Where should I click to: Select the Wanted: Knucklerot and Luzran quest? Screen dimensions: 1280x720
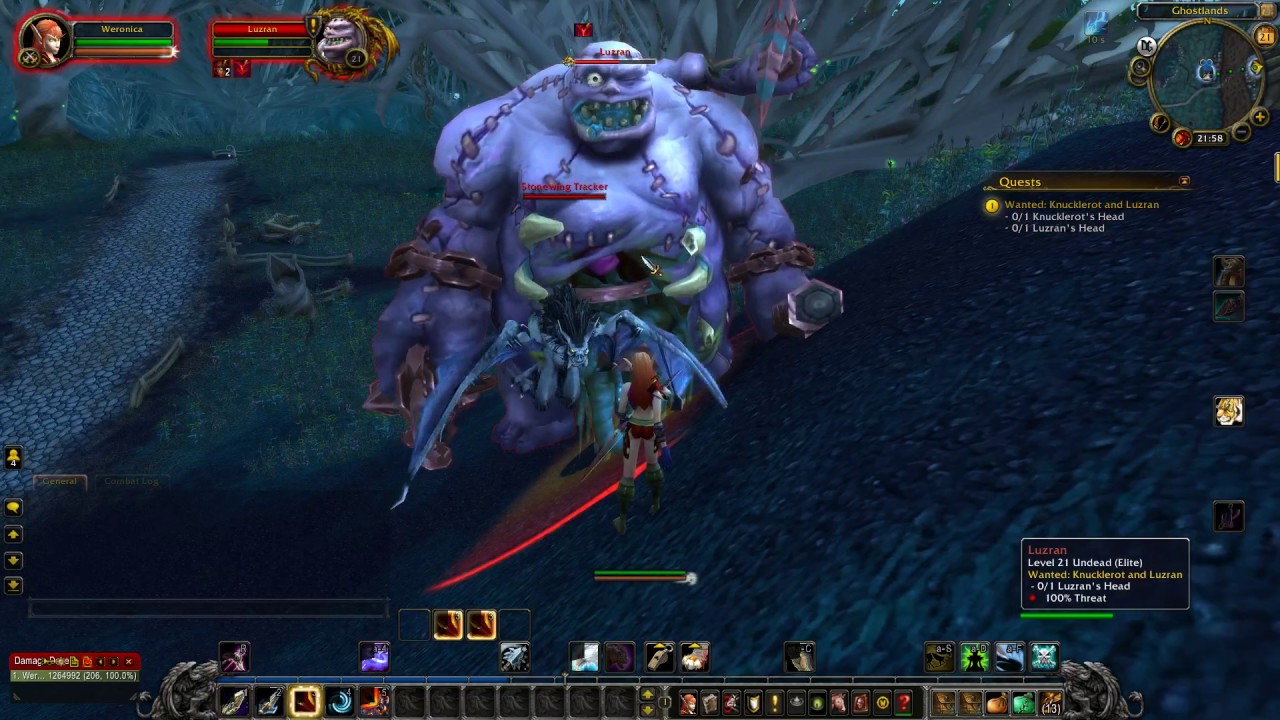click(1081, 205)
